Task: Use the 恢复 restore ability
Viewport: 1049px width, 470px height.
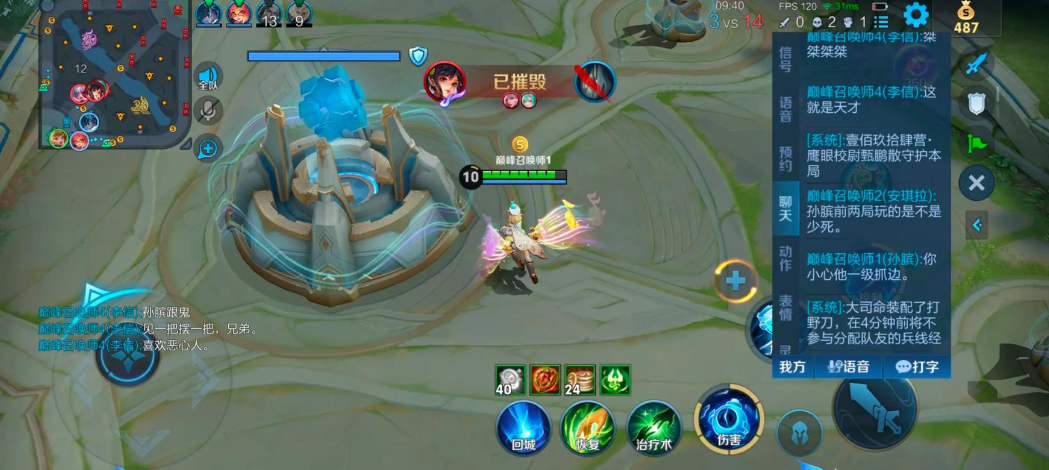Action: [588, 427]
